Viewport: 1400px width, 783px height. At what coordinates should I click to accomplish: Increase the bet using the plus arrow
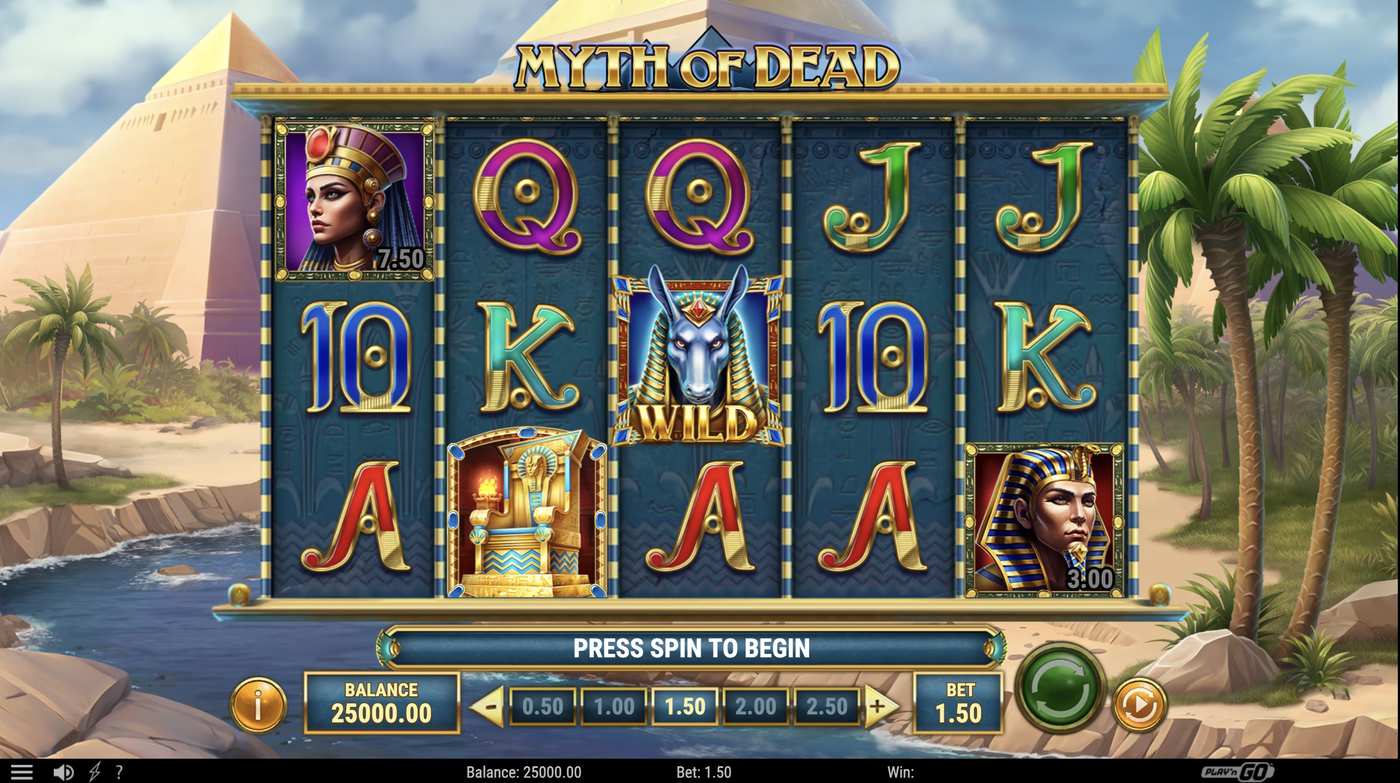point(879,705)
